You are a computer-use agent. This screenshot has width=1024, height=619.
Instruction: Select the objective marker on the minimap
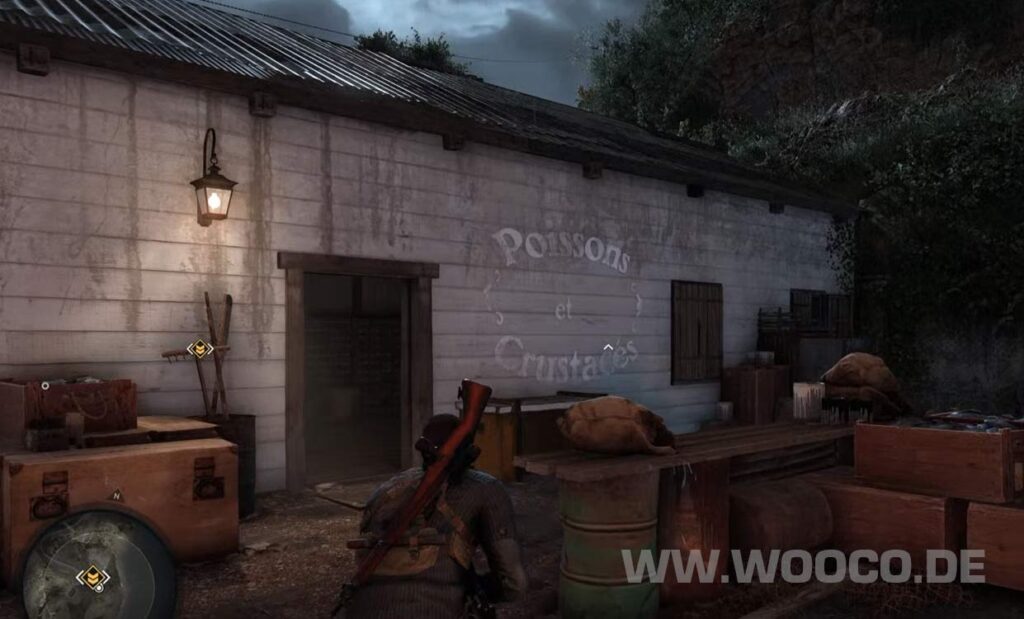click(93, 578)
